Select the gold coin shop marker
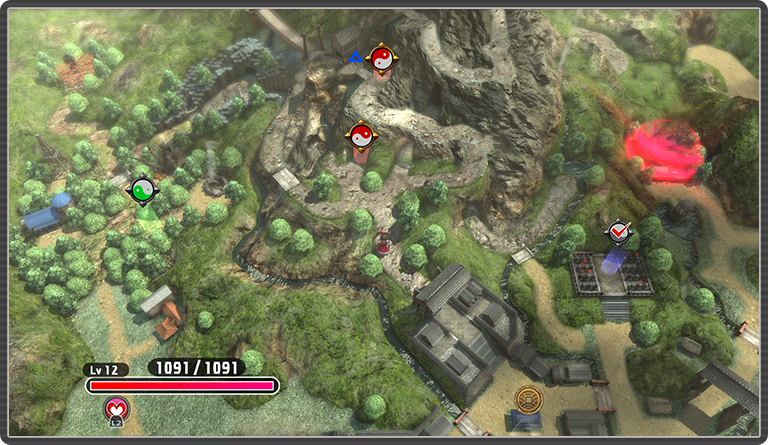 point(527,400)
